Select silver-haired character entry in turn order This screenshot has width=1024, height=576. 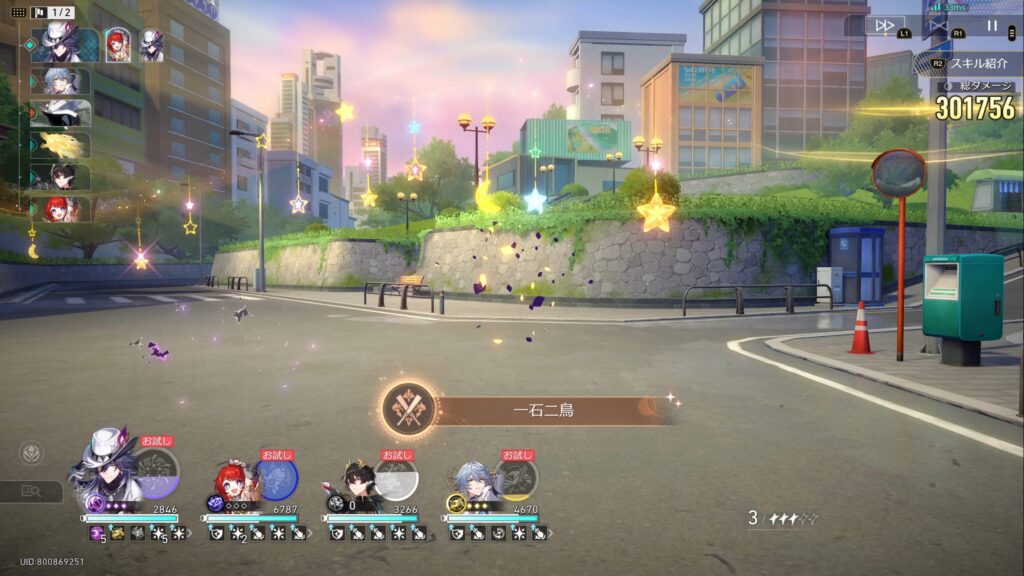pyautogui.click(x=63, y=81)
